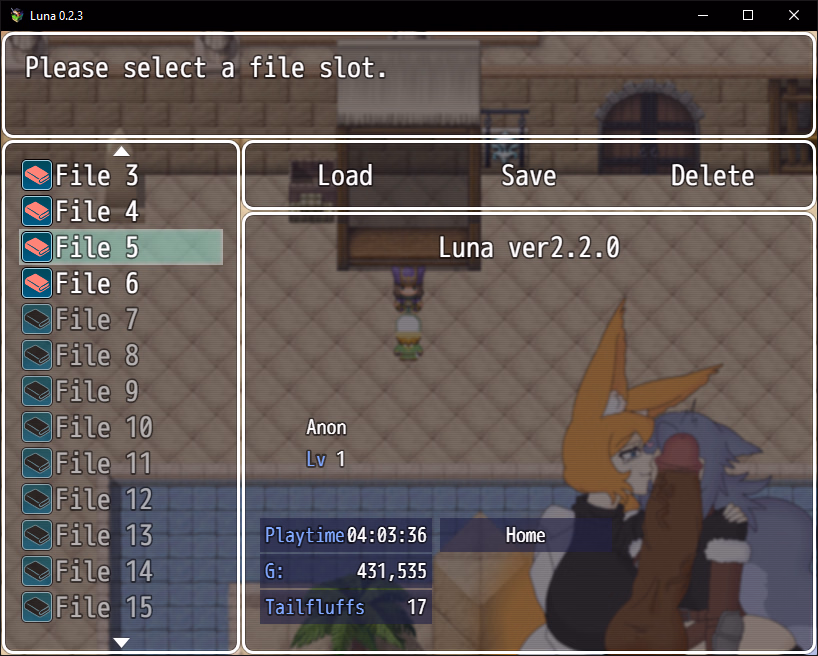Click the down arrow below the file list

pyautogui.click(x=122, y=642)
